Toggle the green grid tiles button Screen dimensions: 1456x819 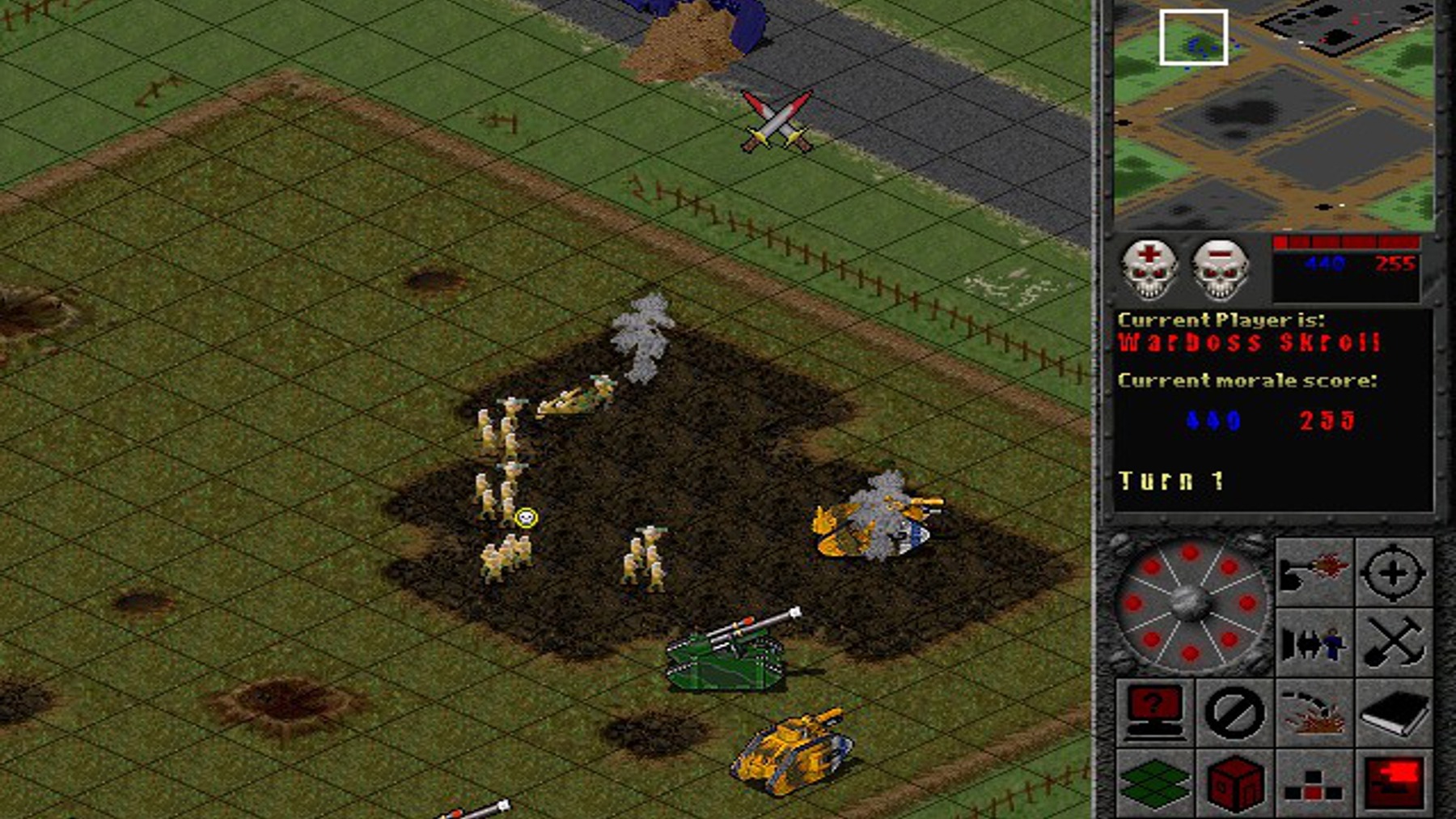click(x=1154, y=783)
